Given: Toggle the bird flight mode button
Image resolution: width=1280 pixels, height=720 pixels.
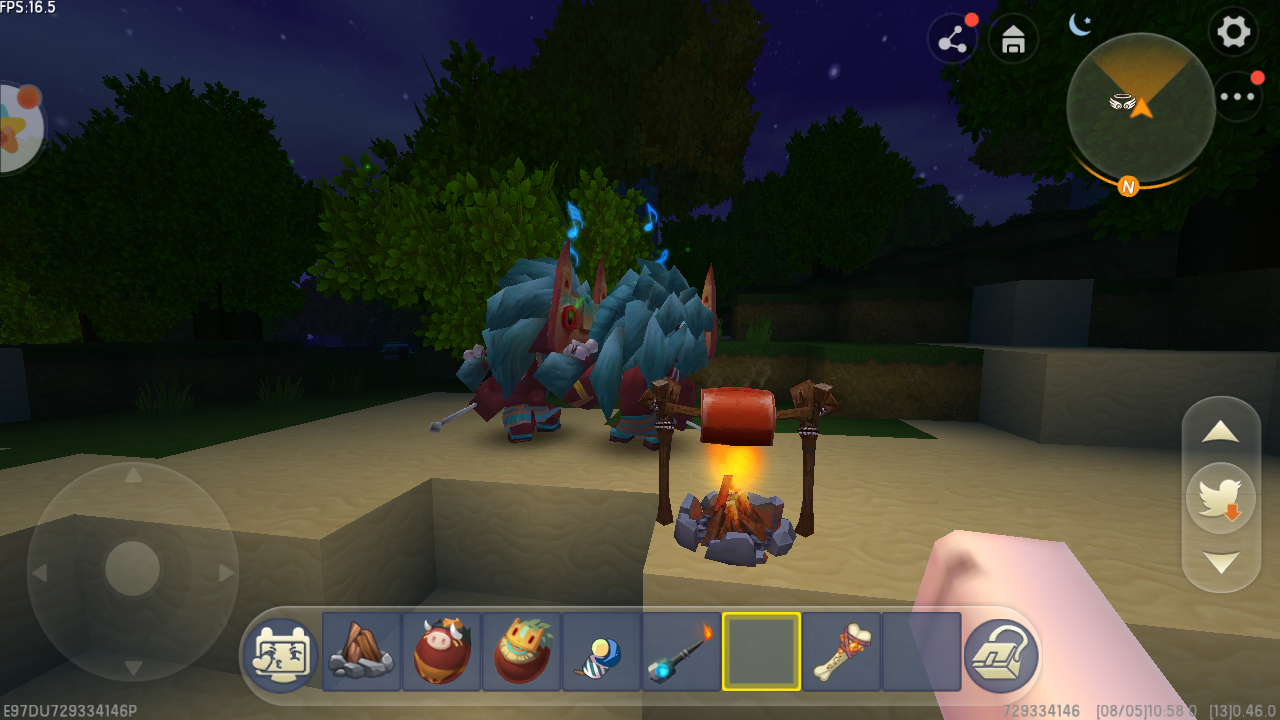Looking at the screenshot, I should pos(1220,497).
